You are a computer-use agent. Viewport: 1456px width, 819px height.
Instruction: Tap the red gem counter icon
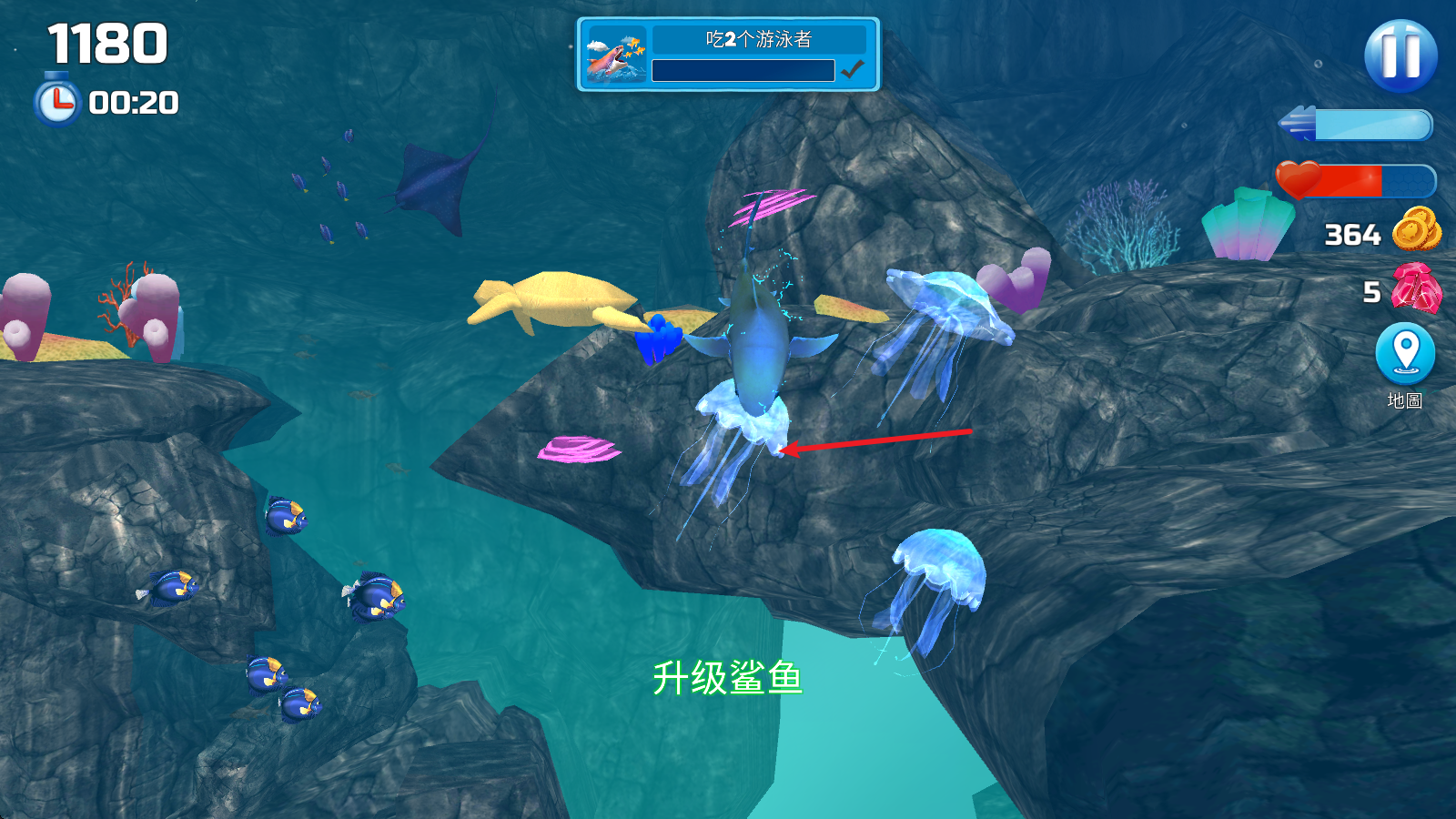point(1416,289)
